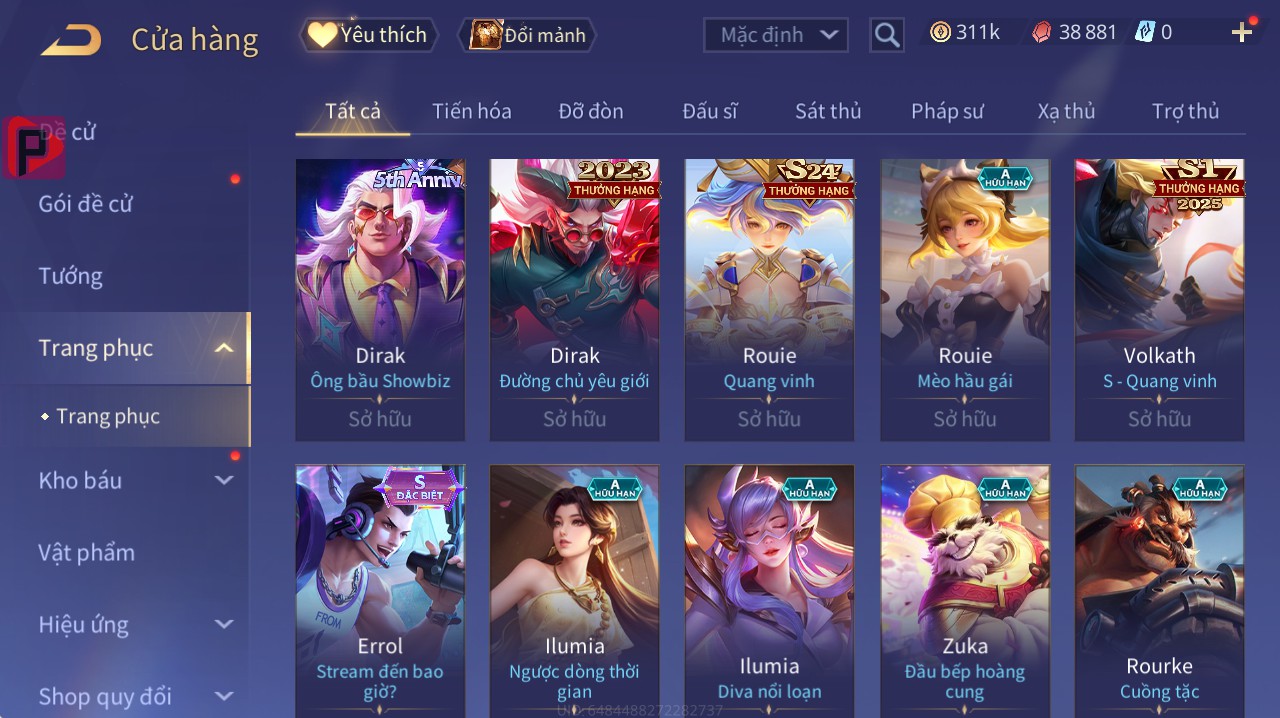Switch to the Tiến hóa tab
This screenshot has width=1280, height=718.
point(471,111)
